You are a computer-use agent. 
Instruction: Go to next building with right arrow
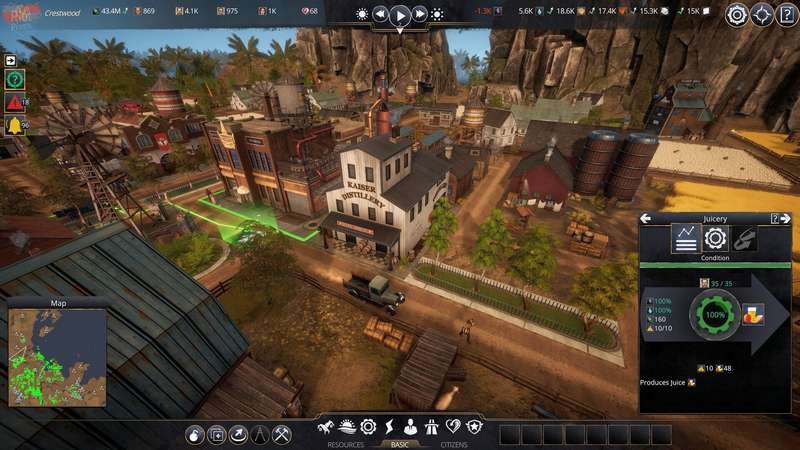pyautogui.click(x=786, y=219)
